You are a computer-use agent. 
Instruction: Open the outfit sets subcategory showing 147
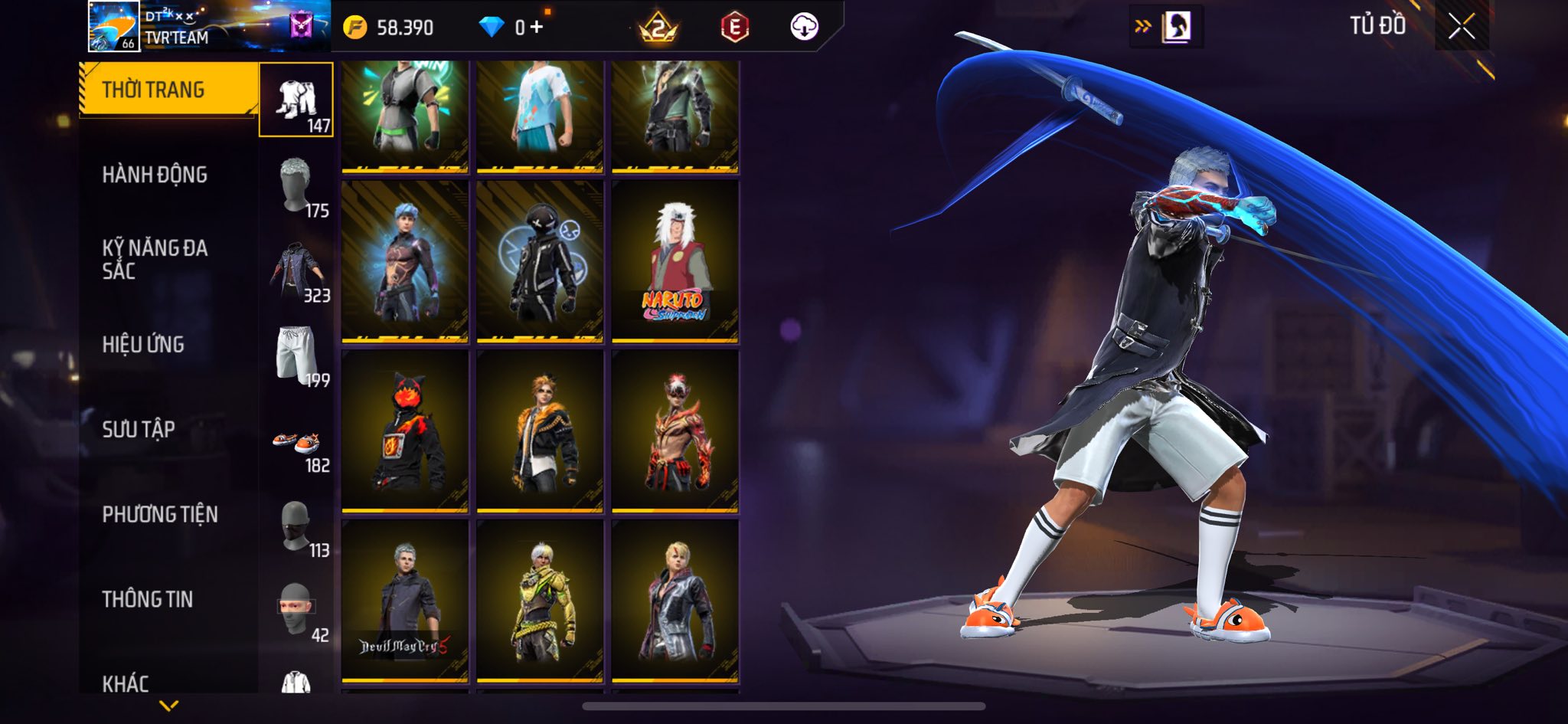pos(296,100)
